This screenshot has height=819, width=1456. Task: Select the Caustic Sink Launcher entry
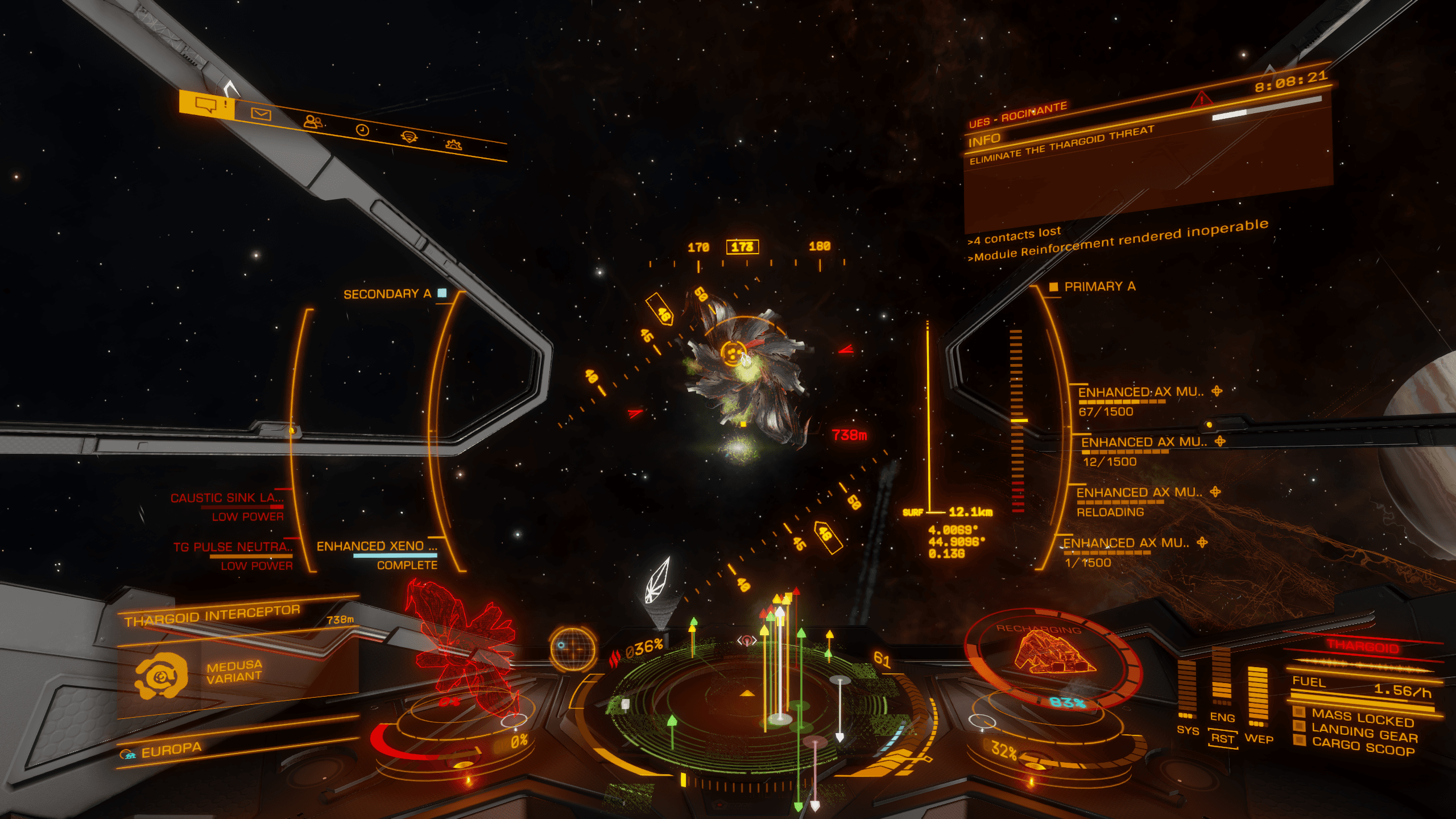[227, 498]
